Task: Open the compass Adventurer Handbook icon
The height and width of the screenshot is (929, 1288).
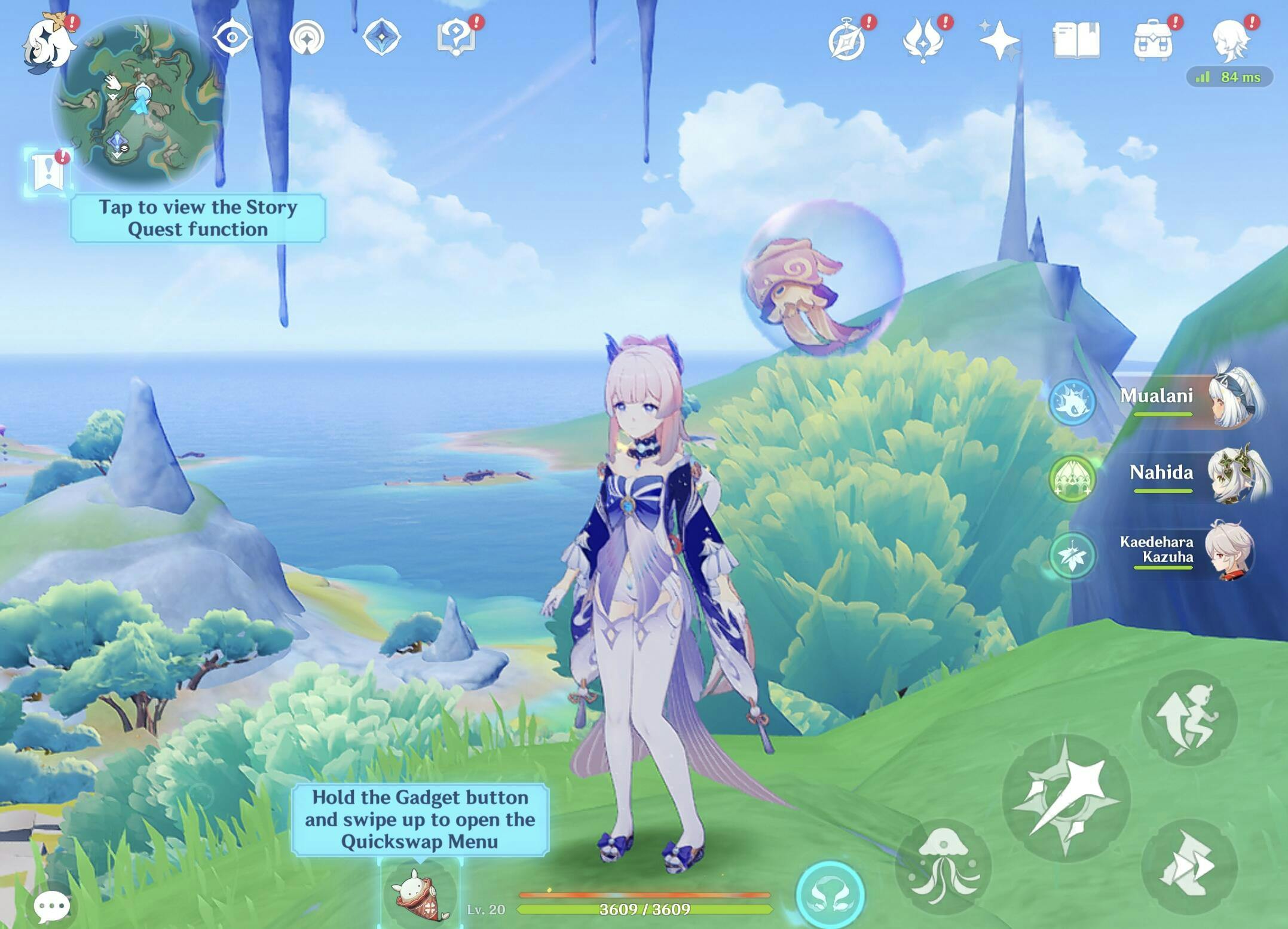Action: point(848,41)
